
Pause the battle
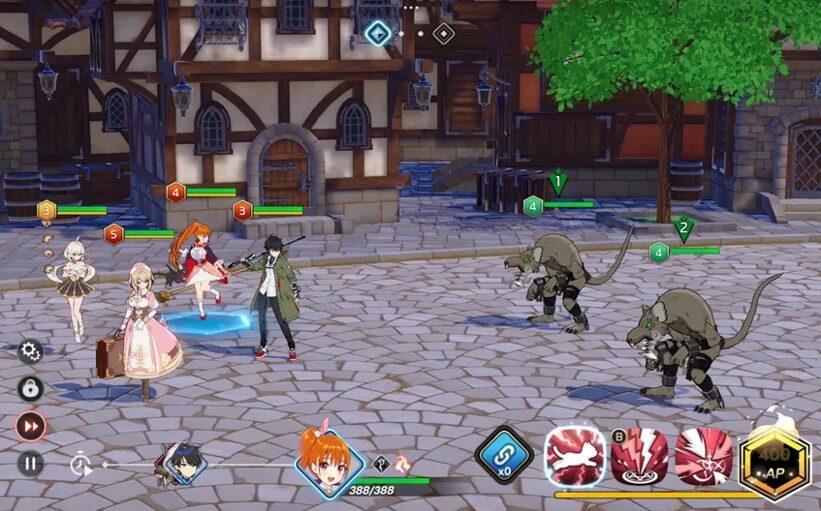click(x=30, y=463)
